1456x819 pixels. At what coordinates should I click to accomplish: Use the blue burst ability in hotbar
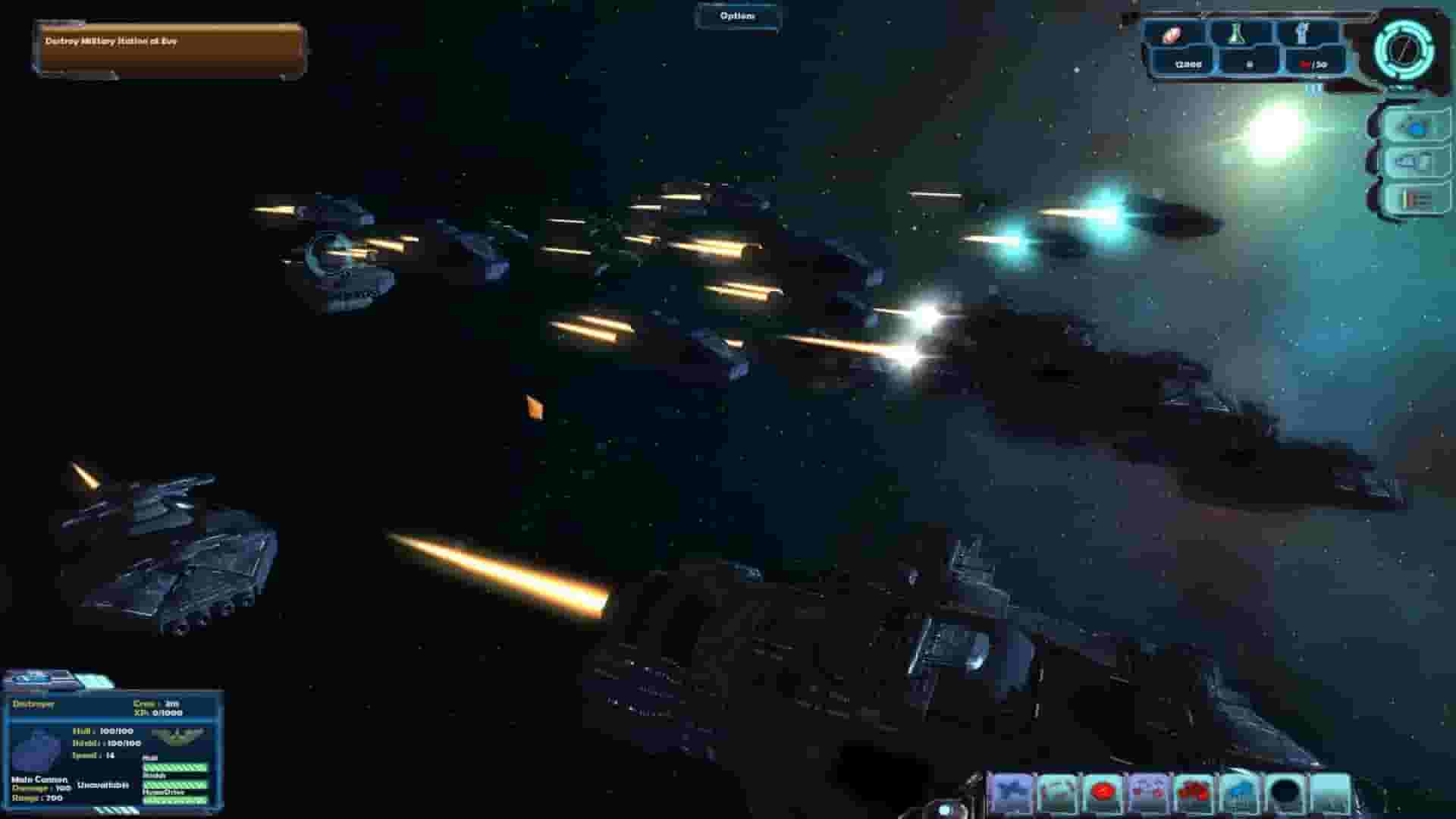pyautogui.click(x=1239, y=792)
